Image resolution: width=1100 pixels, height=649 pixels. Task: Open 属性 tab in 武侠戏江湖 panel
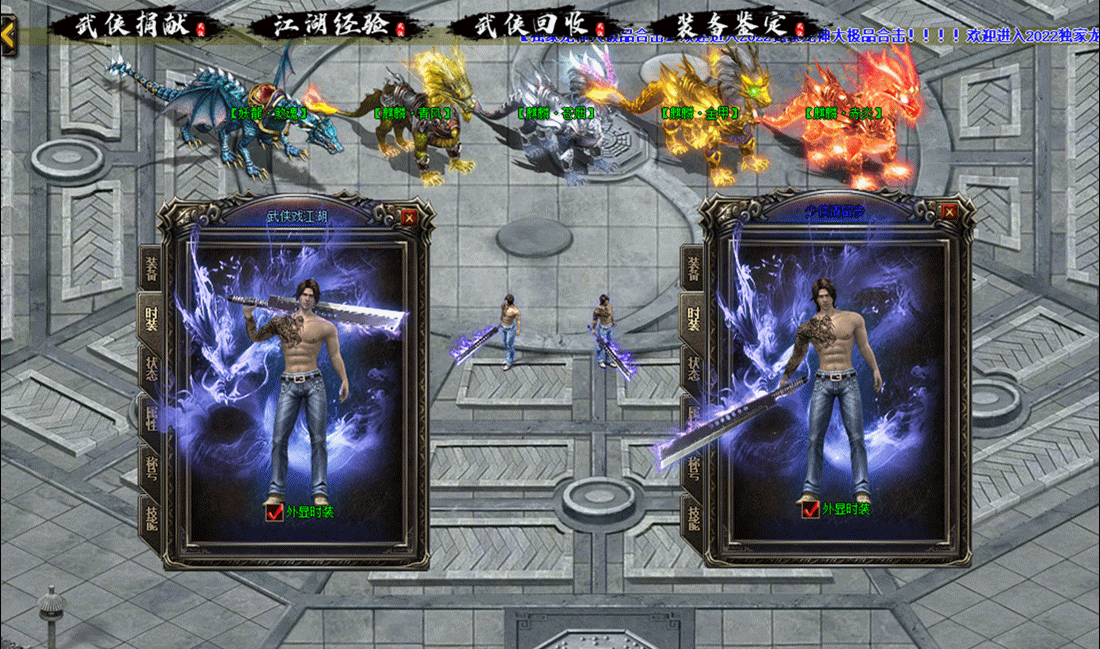(x=151, y=416)
